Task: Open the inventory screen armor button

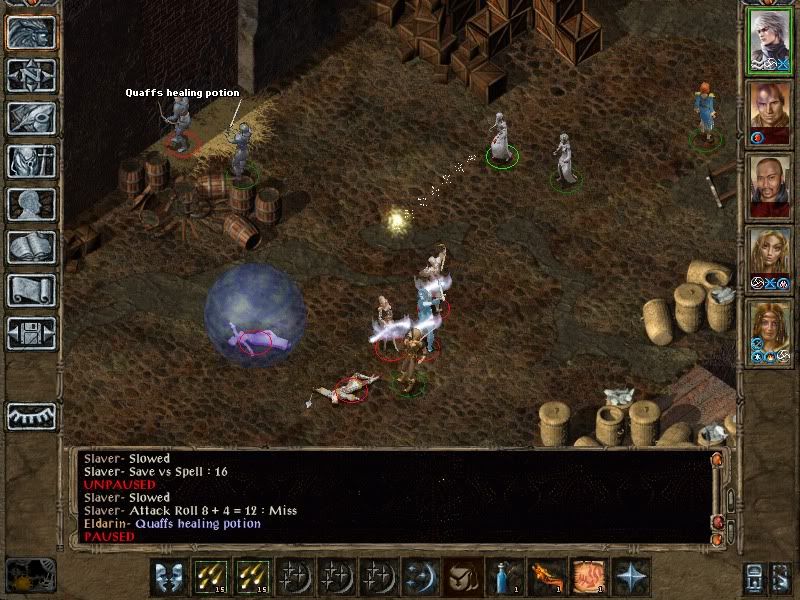Action: click(31, 161)
